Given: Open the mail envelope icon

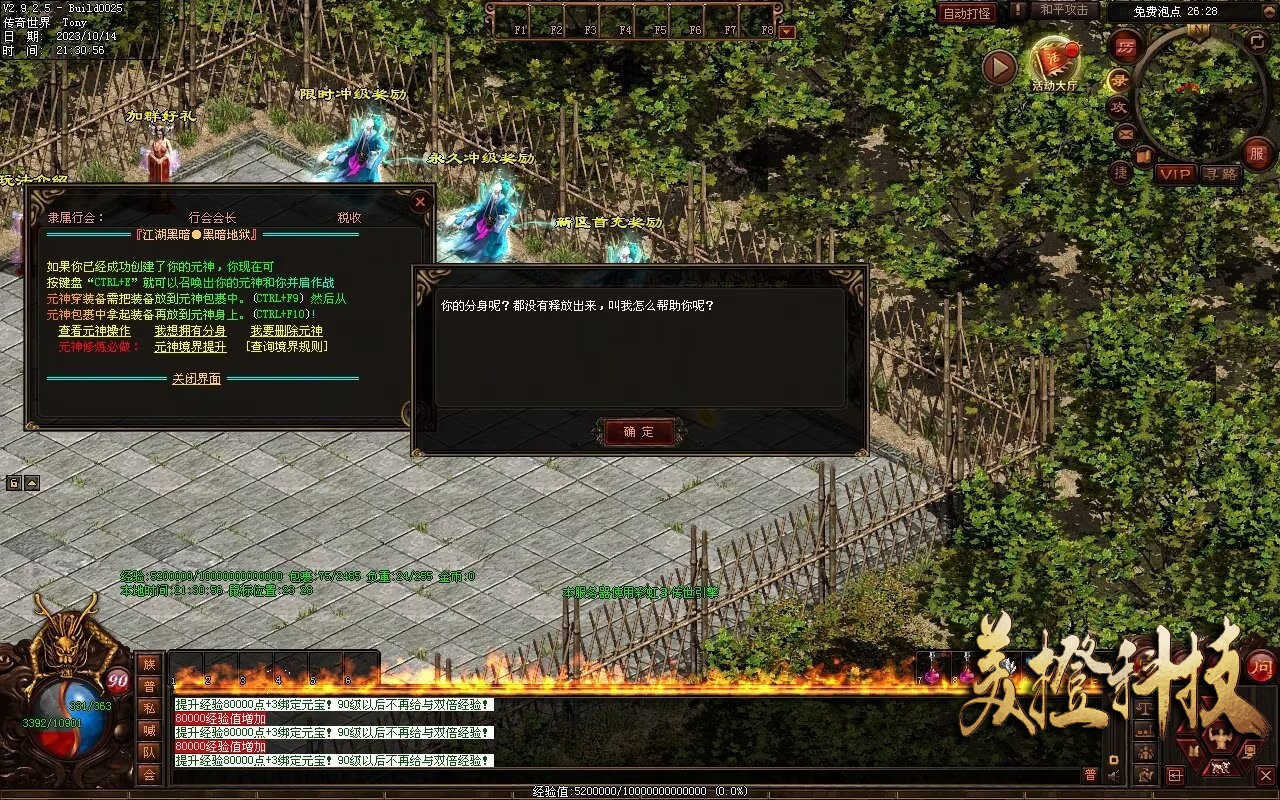Looking at the screenshot, I should pos(1126,133).
